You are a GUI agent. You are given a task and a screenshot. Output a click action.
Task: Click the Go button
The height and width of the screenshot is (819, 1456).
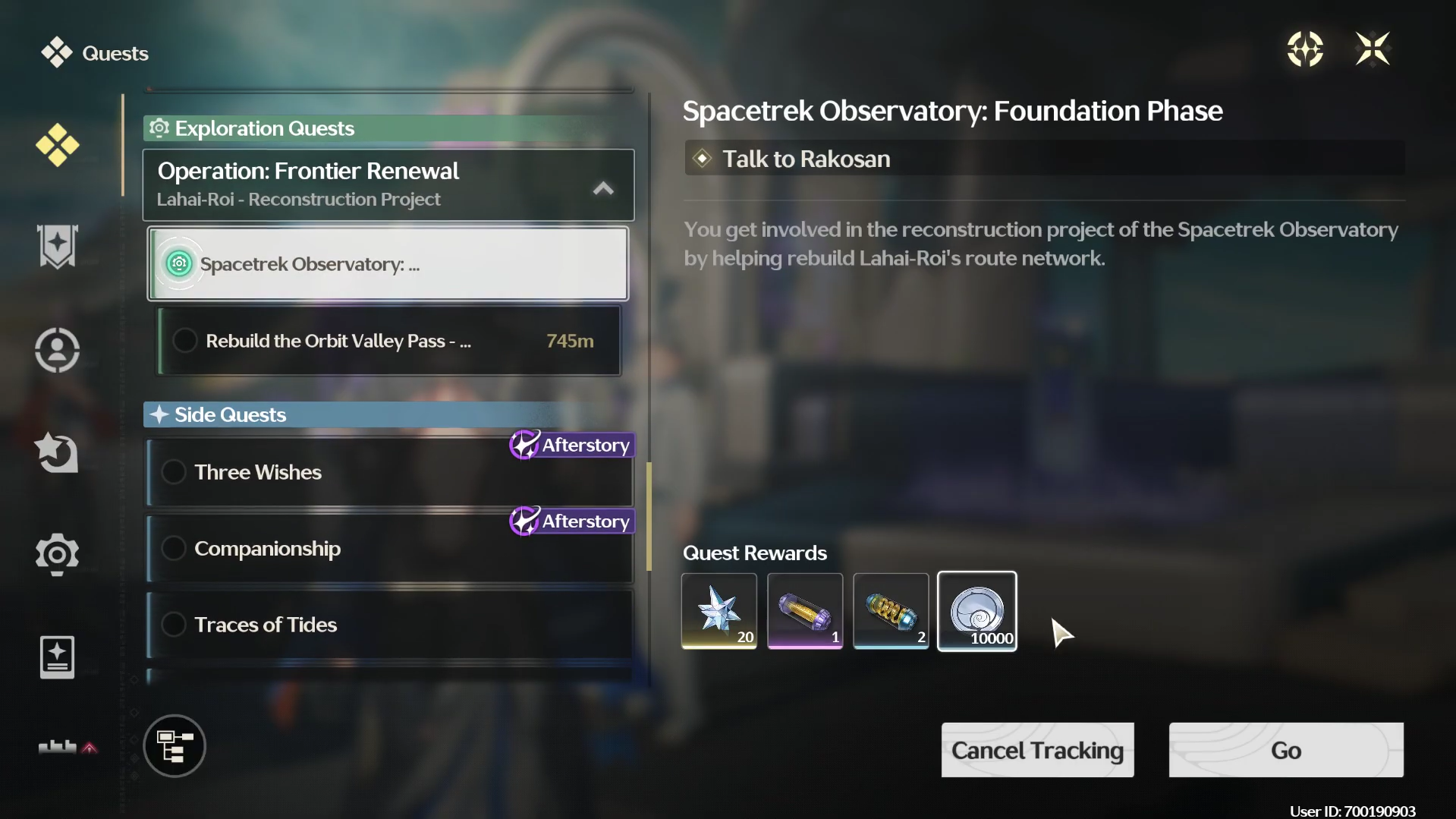point(1285,750)
